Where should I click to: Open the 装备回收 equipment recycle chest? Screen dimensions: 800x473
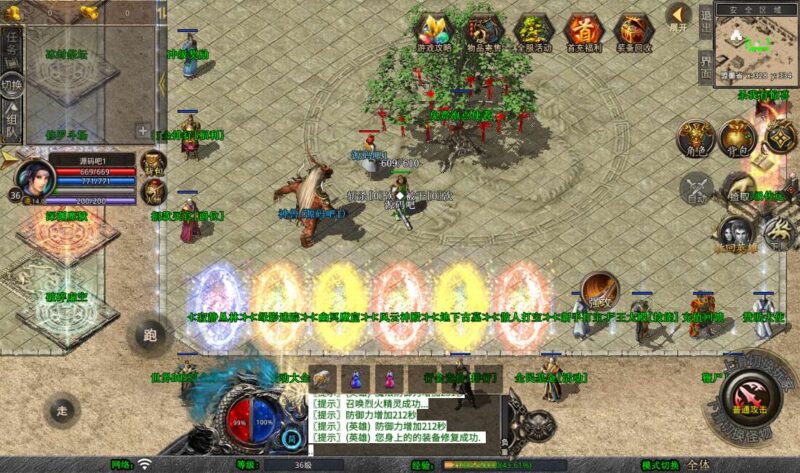tap(633, 31)
